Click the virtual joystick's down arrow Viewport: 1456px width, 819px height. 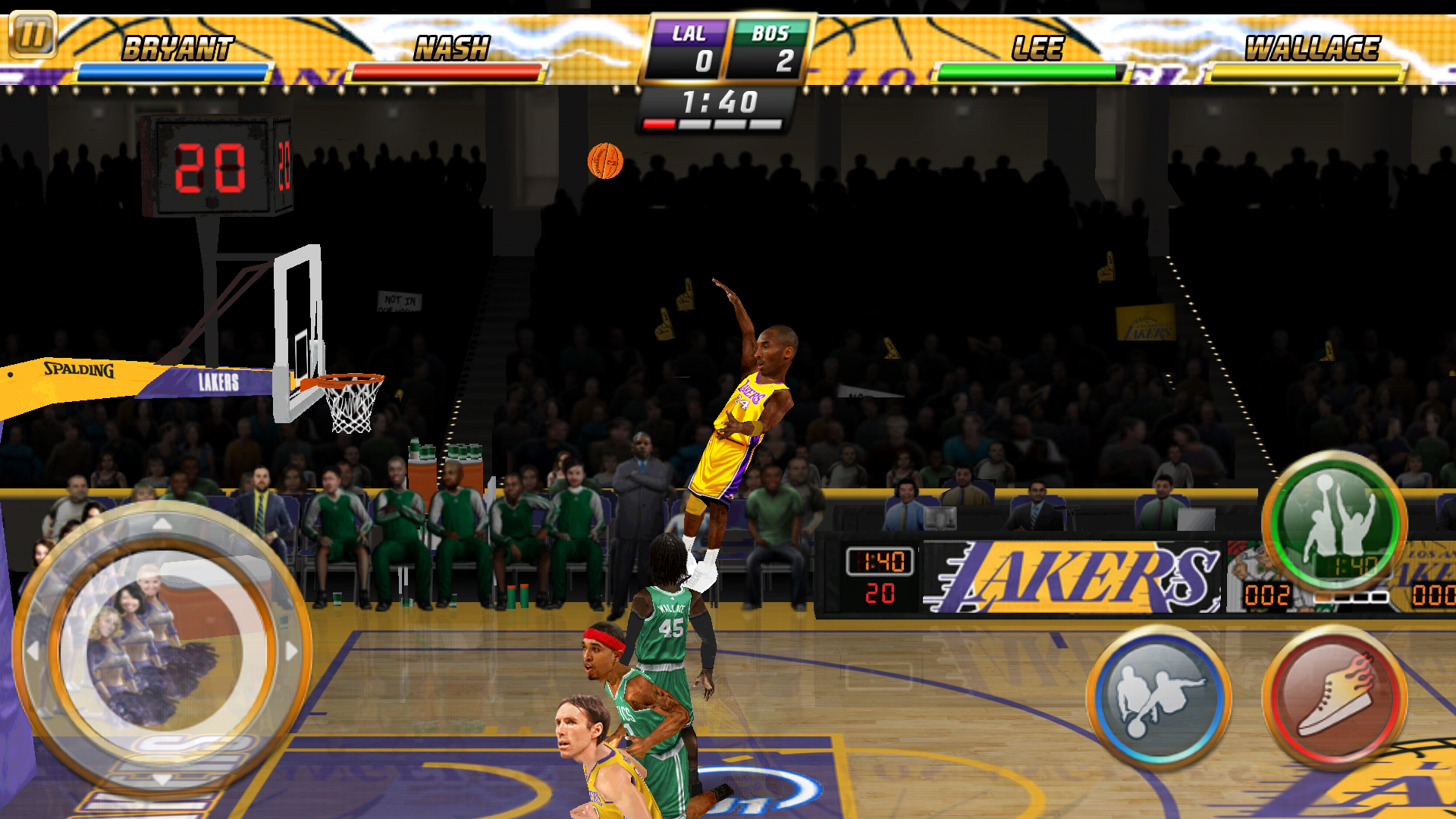click(162, 780)
